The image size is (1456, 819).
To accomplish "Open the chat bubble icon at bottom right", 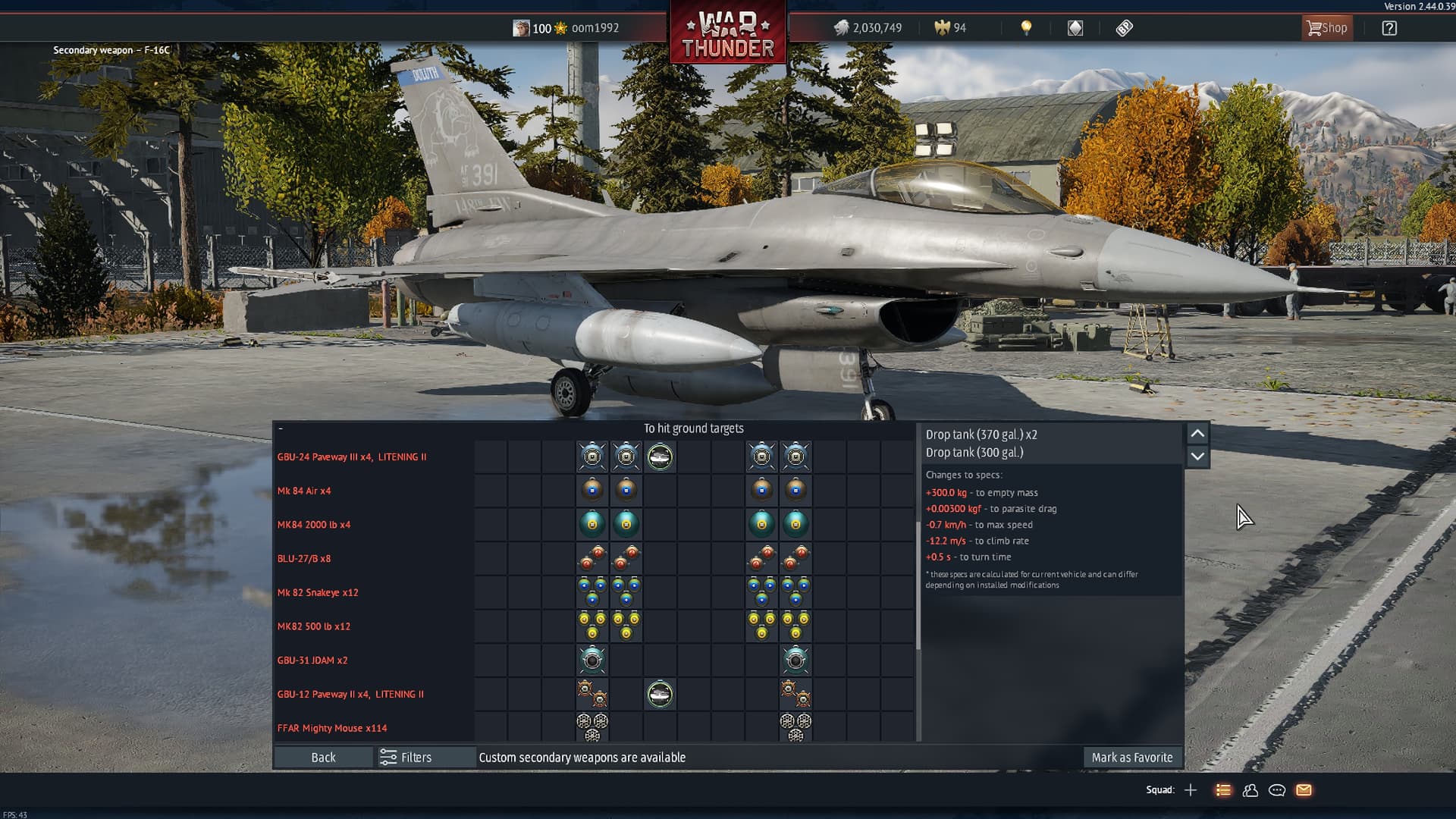I will [x=1277, y=790].
